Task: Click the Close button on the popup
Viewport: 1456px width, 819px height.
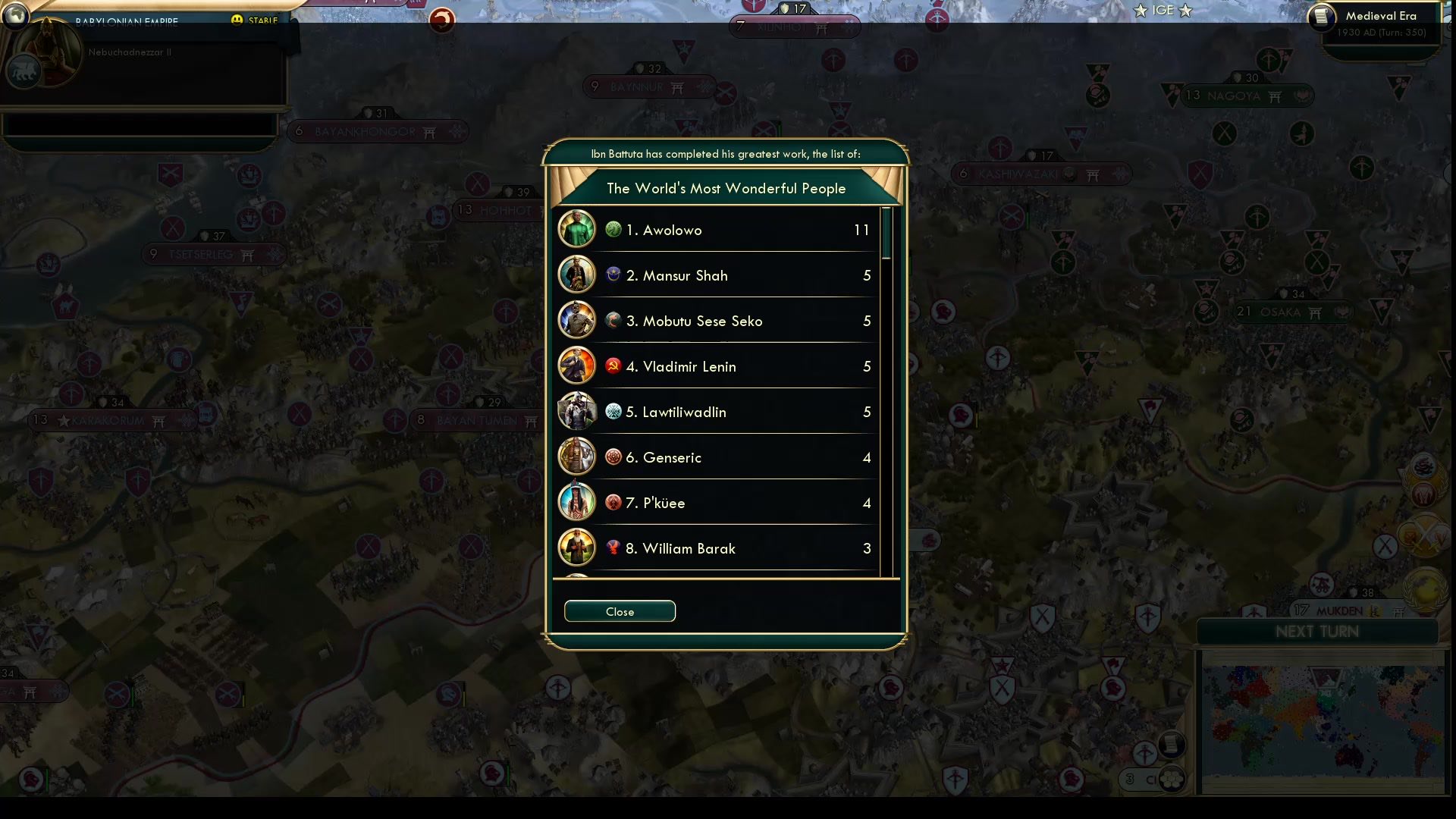Action: pyautogui.click(x=620, y=611)
